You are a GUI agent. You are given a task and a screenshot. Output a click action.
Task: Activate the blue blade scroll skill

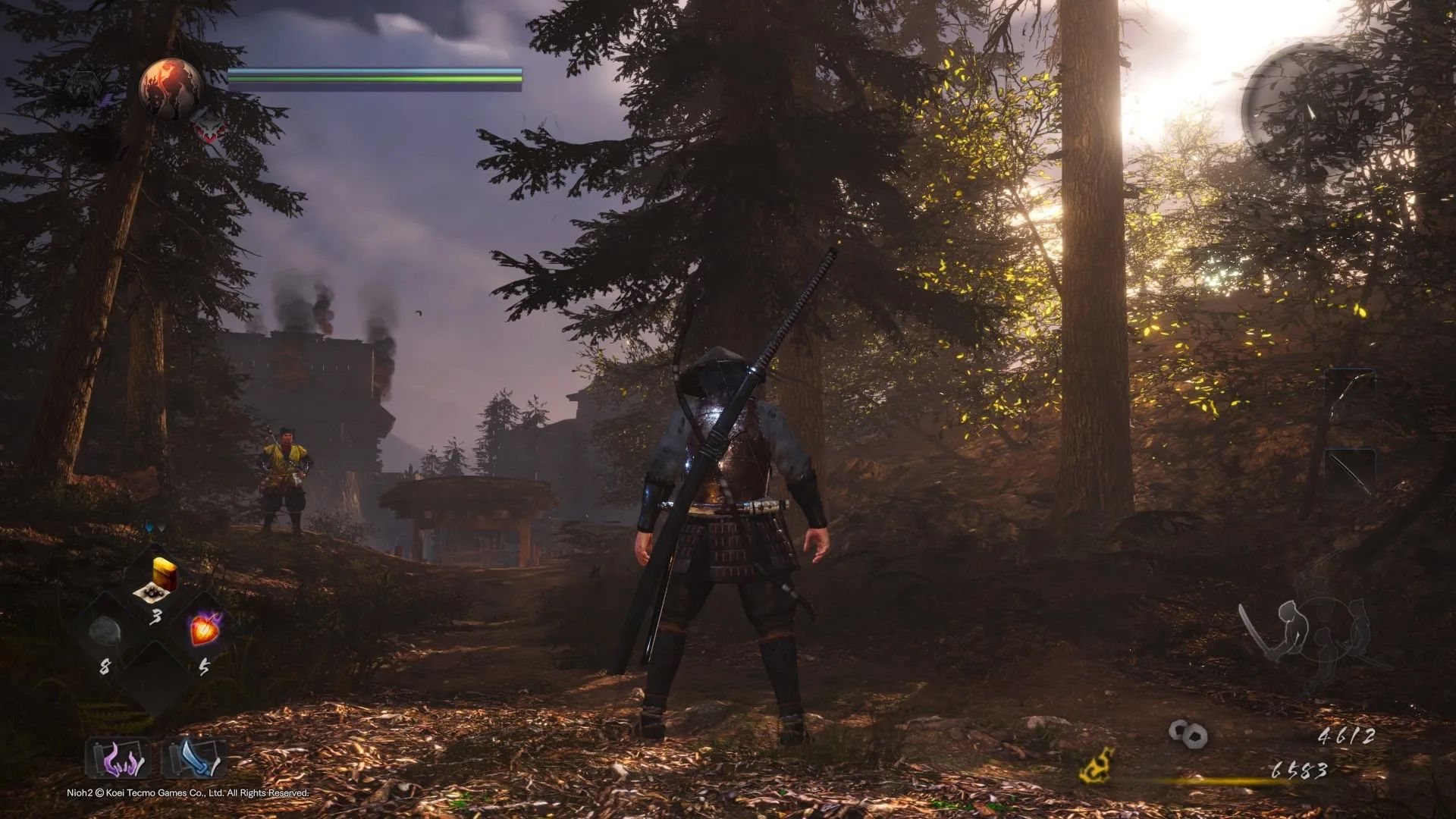[x=193, y=758]
